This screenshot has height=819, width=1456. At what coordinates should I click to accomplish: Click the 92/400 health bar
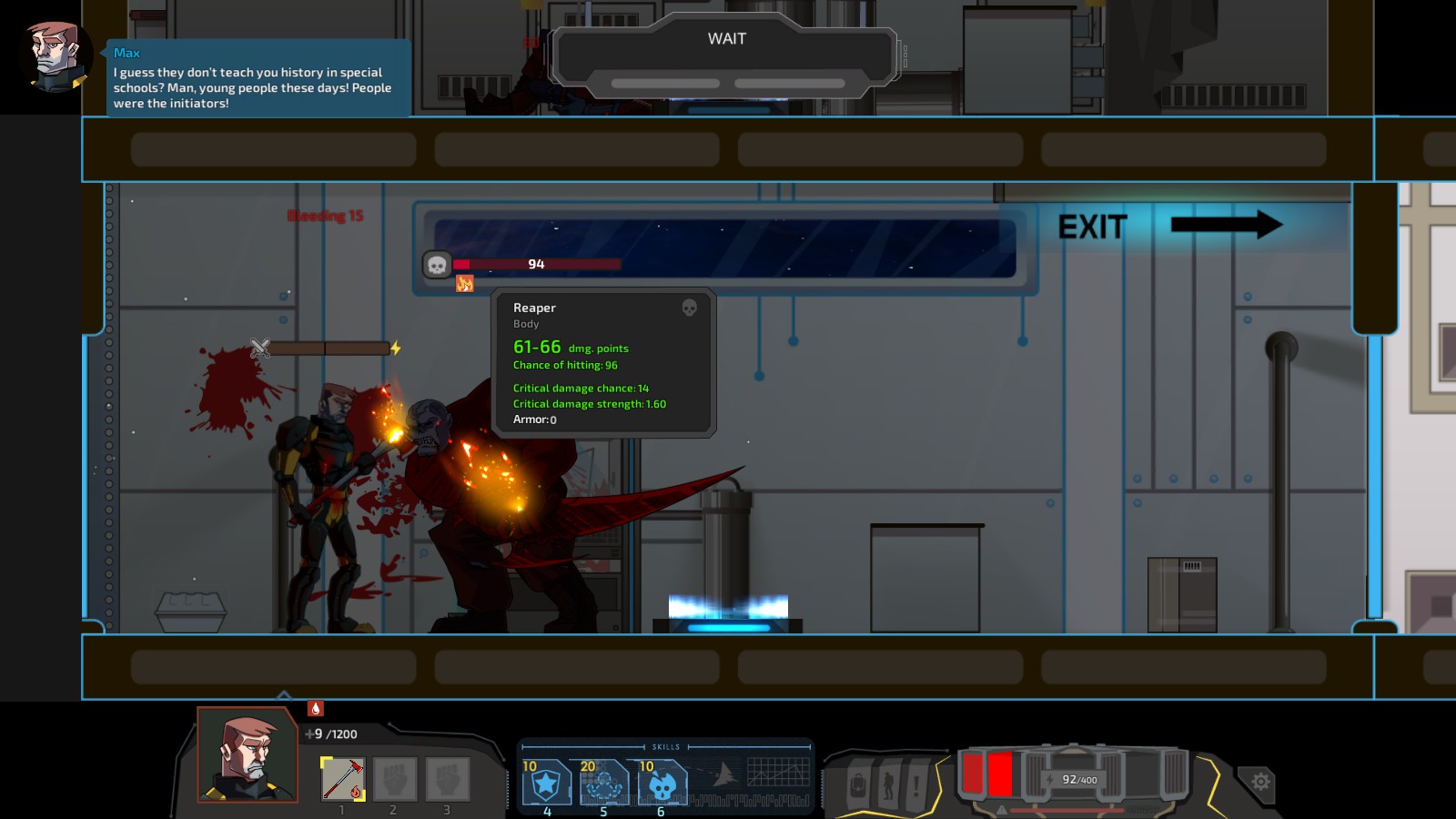(x=1078, y=778)
